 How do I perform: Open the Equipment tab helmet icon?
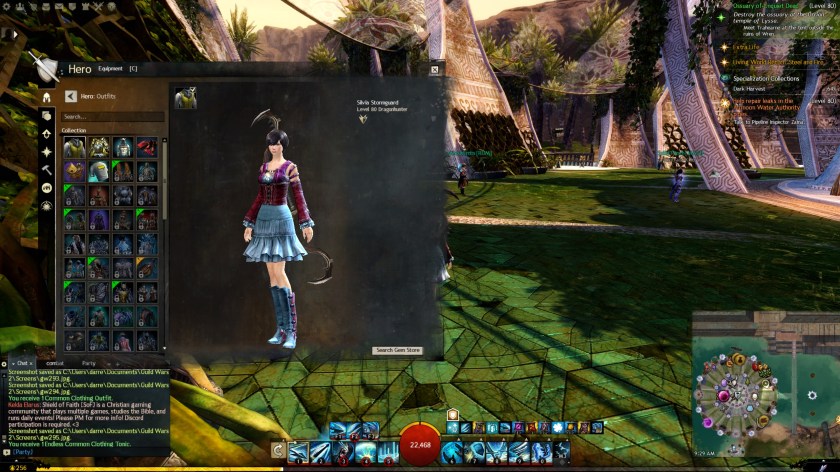pyautogui.click(x=46, y=97)
